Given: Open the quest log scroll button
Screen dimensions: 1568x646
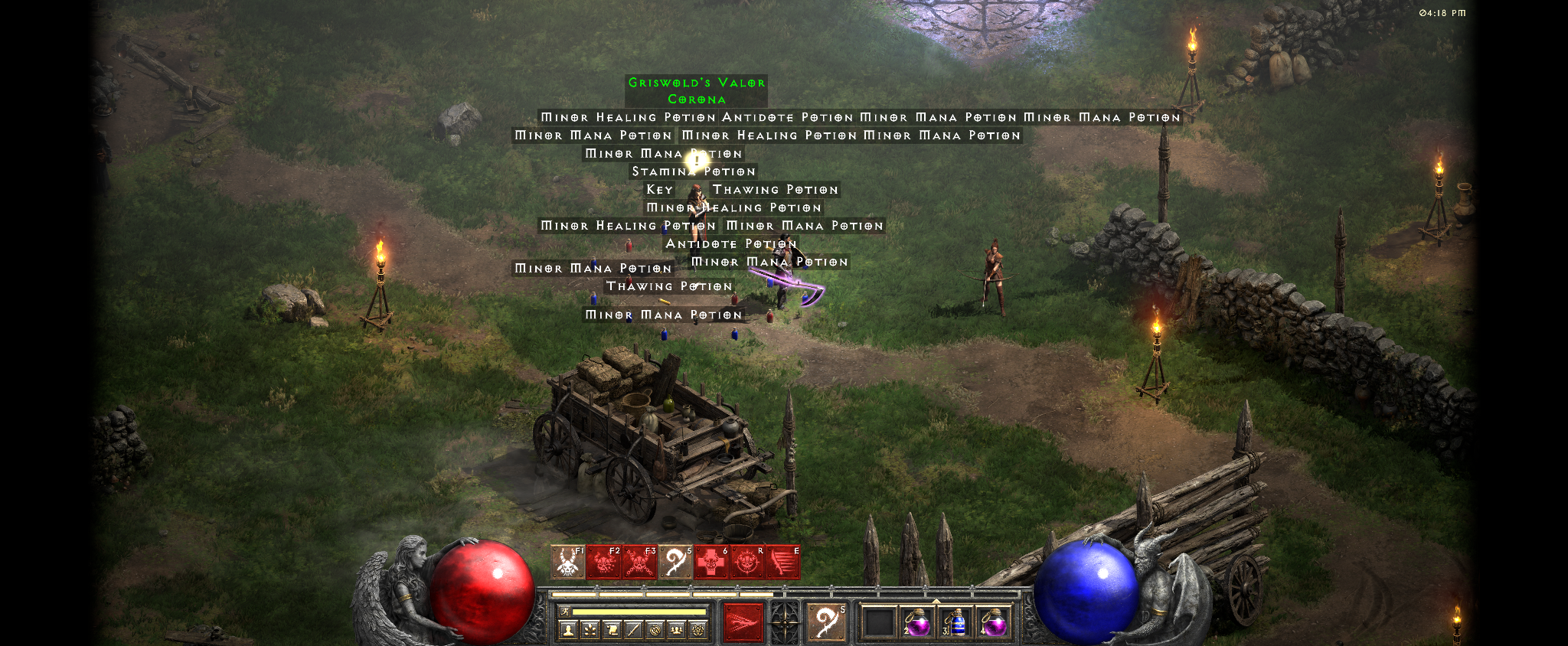Looking at the screenshot, I should 612,630.
